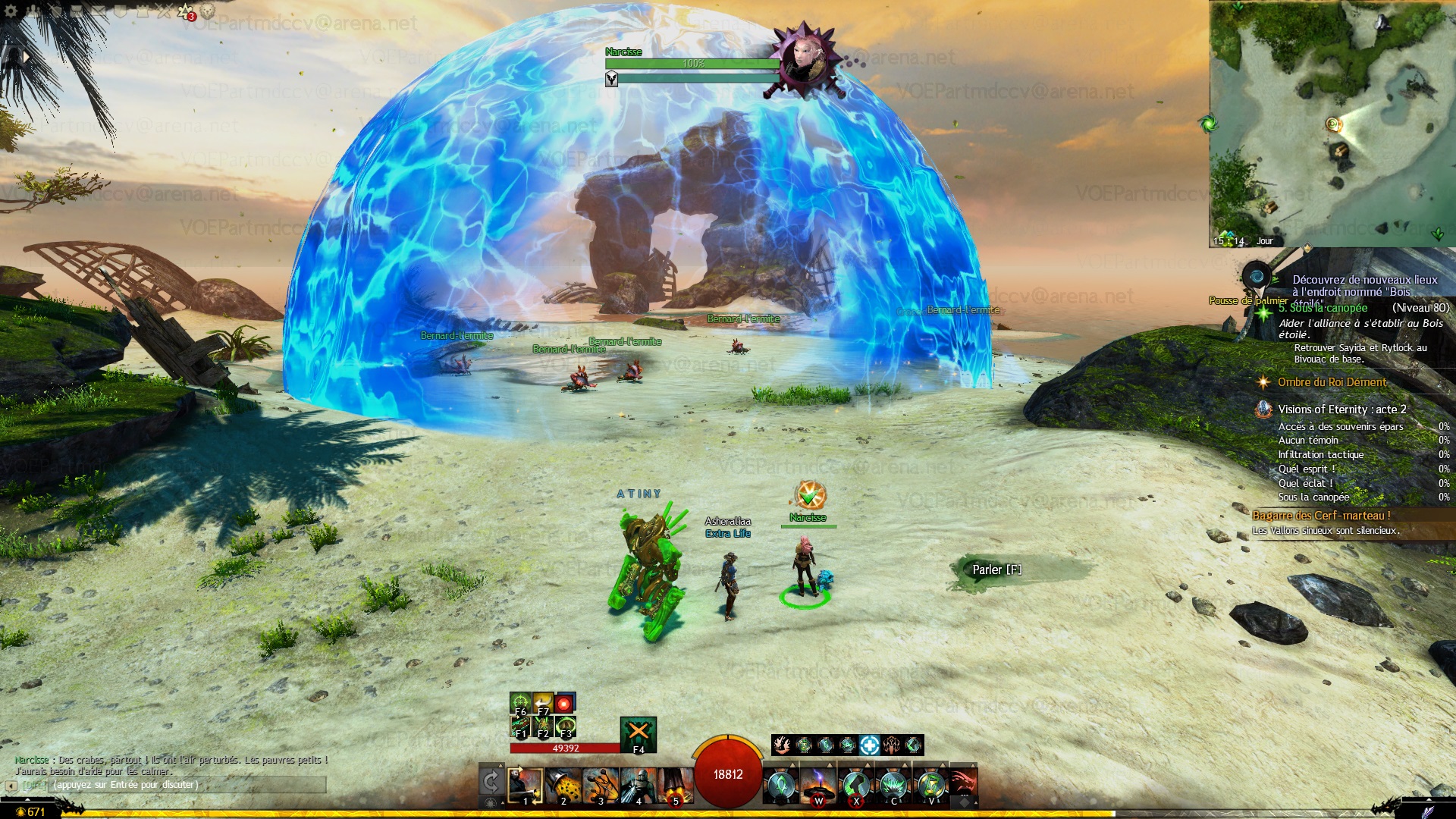Use the flaming rocket skill in slot 5

click(x=676, y=786)
